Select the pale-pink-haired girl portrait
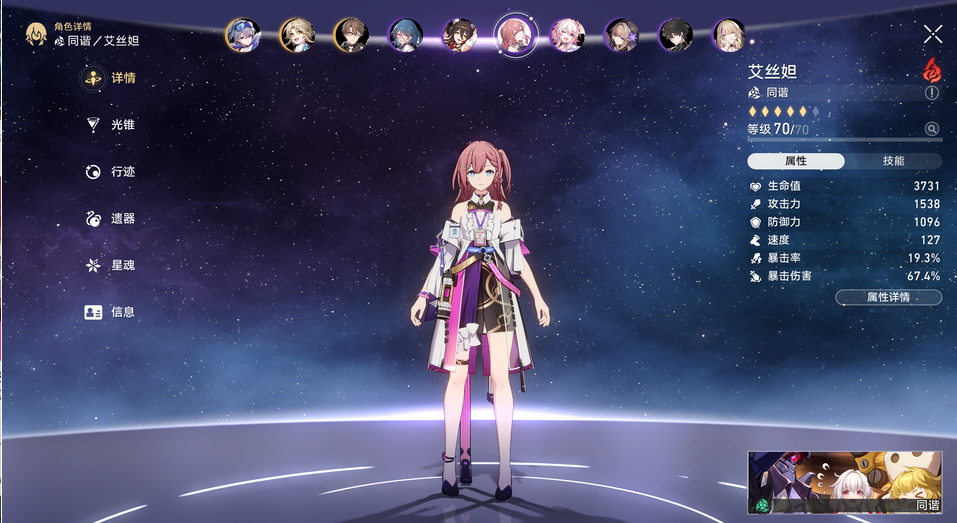This screenshot has width=957, height=523. 568,35
